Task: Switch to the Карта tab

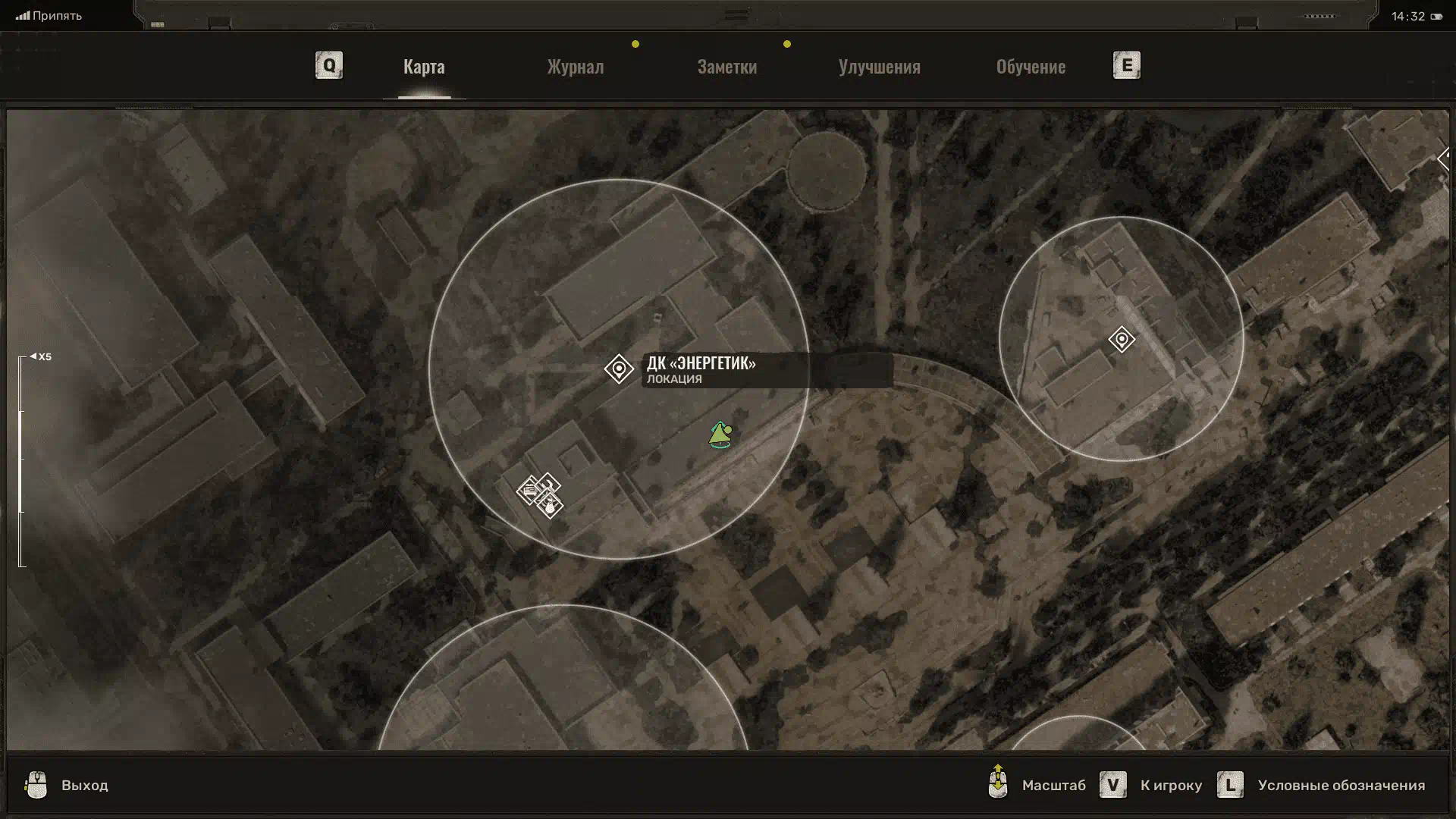Action: [x=424, y=67]
